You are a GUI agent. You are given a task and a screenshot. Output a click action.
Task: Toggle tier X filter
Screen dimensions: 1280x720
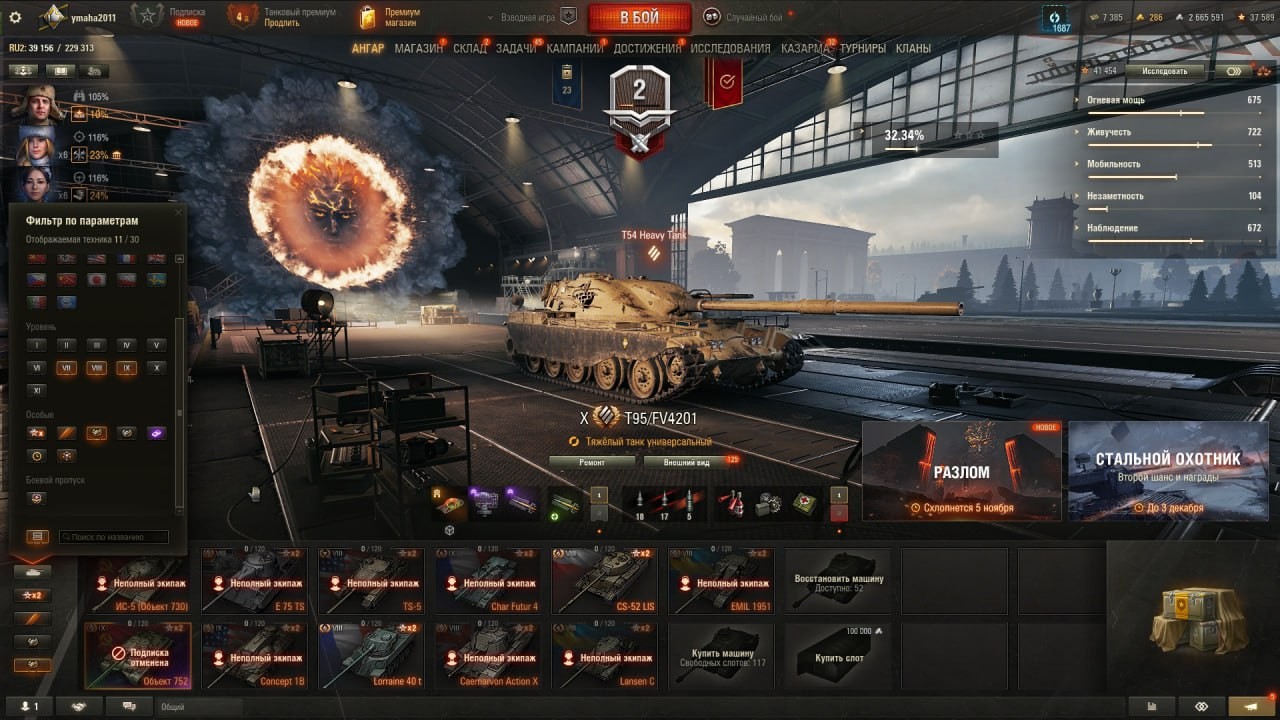coord(155,368)
